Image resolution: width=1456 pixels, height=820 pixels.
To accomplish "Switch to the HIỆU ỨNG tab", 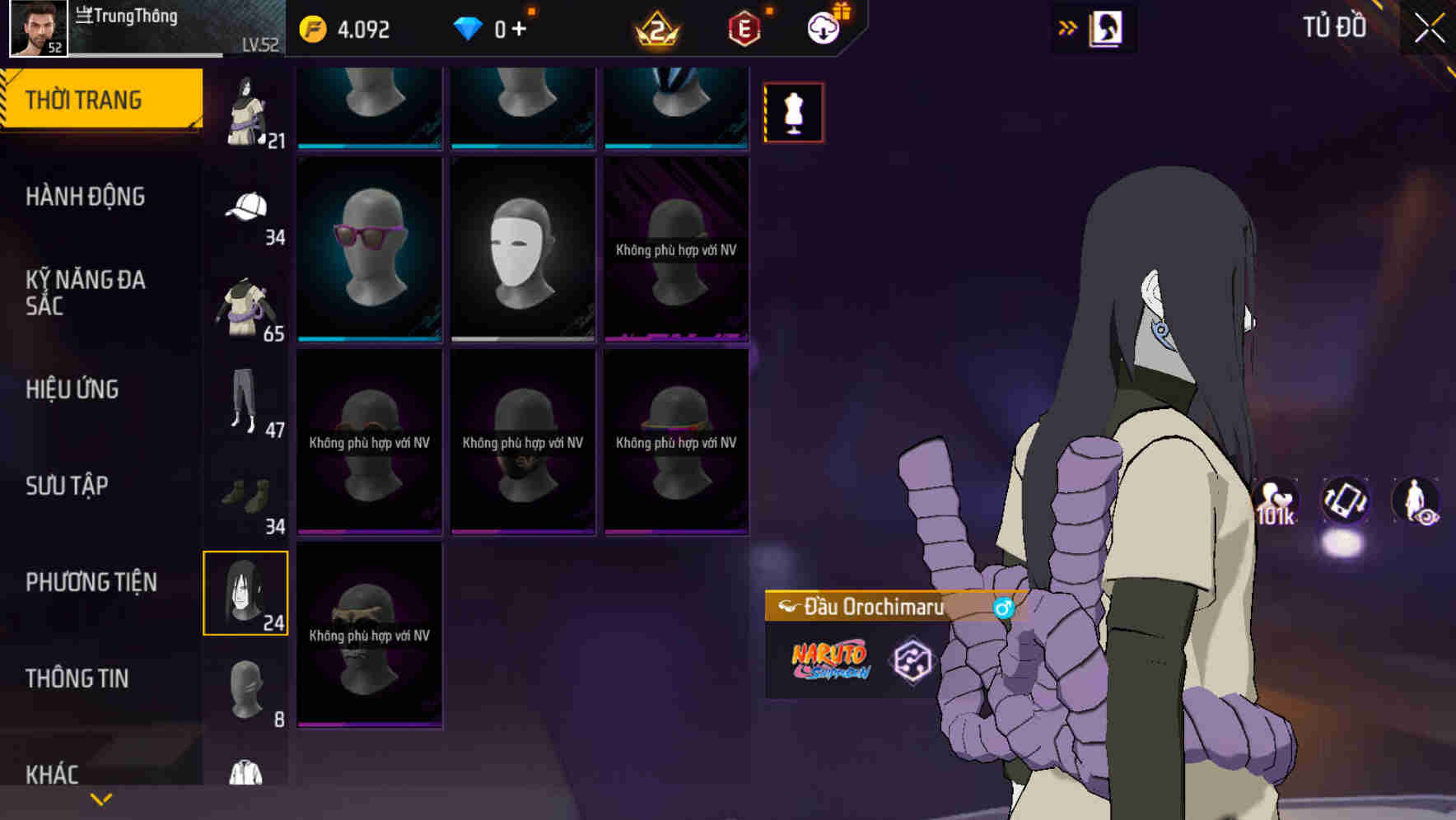I will coord(72,389).
